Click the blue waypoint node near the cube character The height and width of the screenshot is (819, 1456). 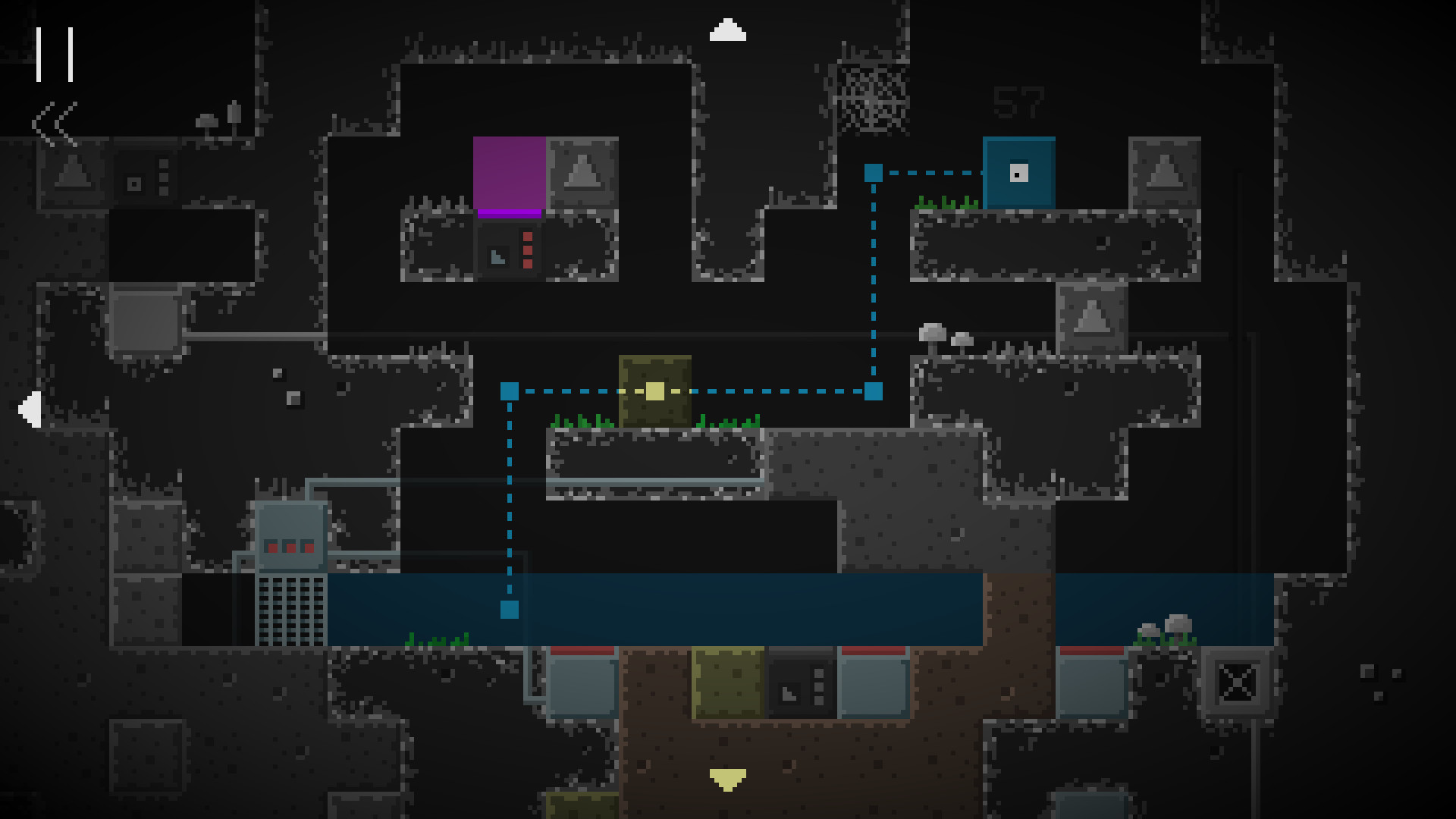click(x=874, y=173)
